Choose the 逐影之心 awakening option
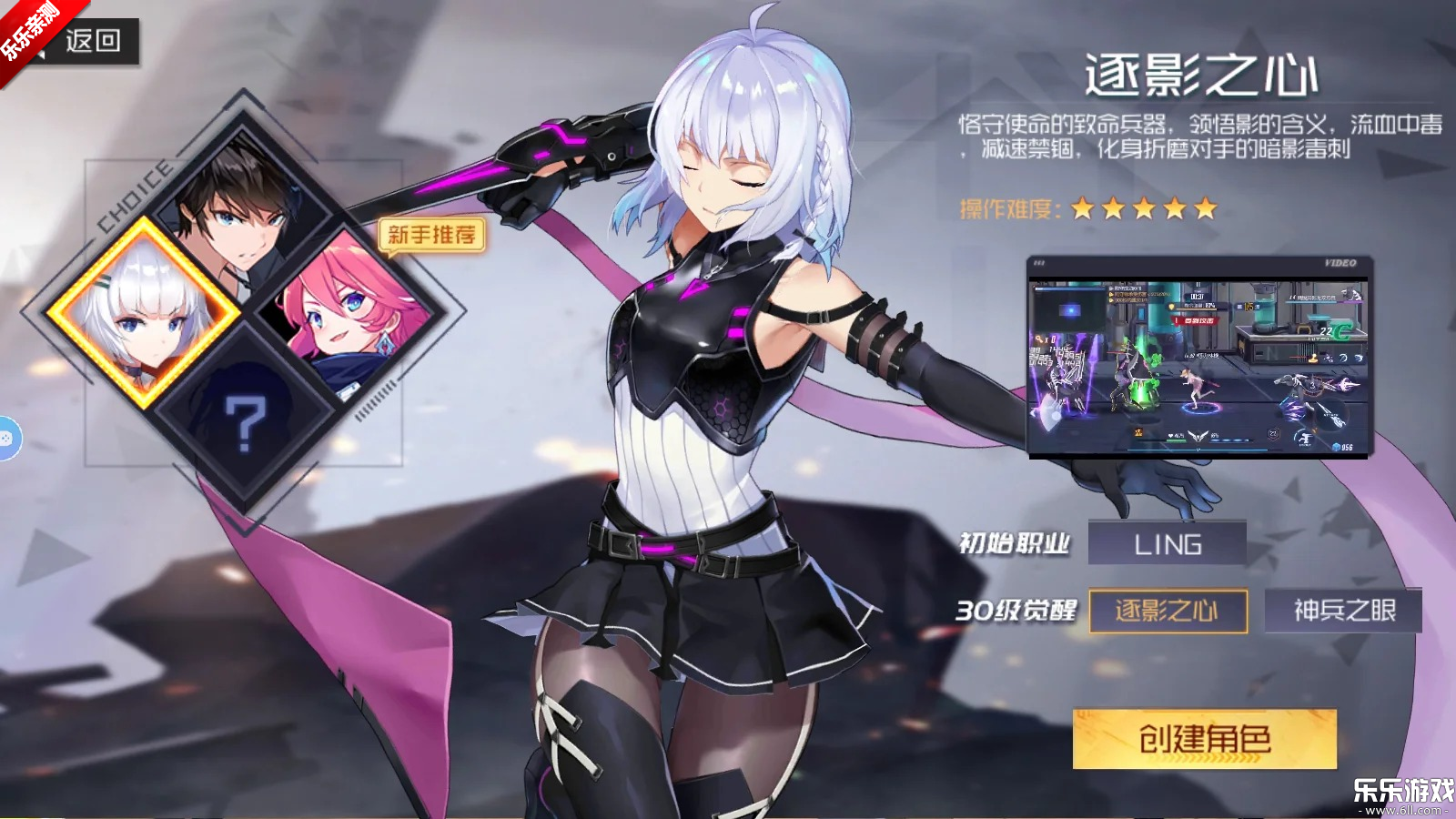This screenshot has width=1456, height=819. coord(1168,611)
